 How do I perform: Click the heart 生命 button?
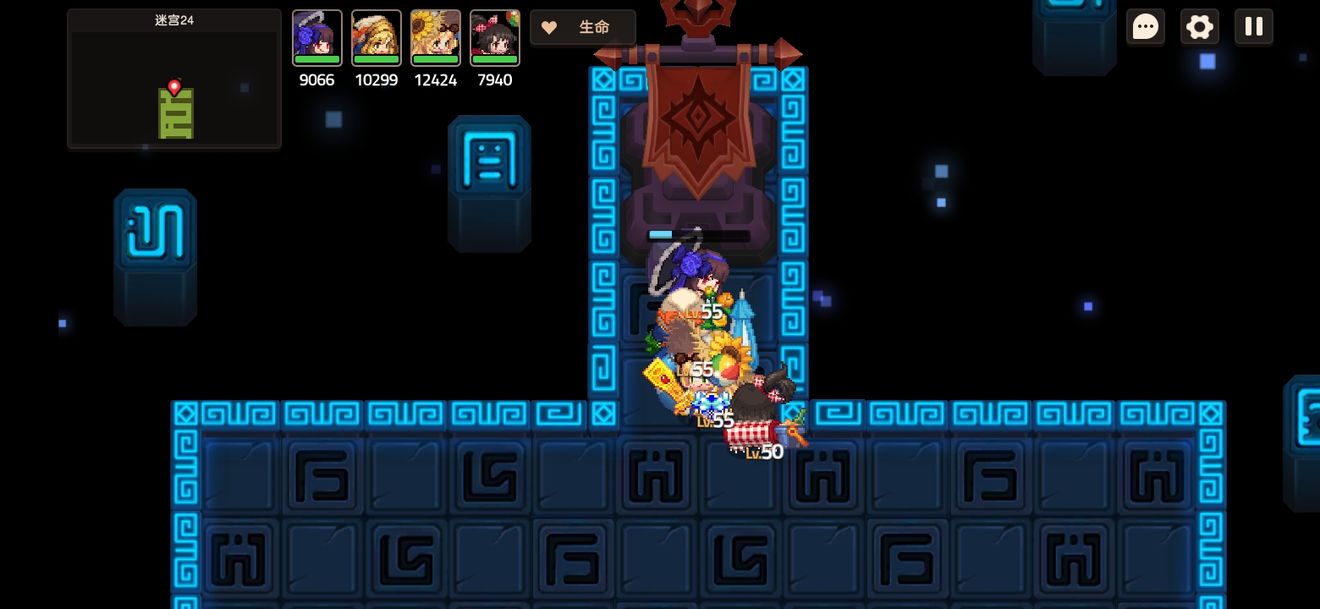(583, 28)
